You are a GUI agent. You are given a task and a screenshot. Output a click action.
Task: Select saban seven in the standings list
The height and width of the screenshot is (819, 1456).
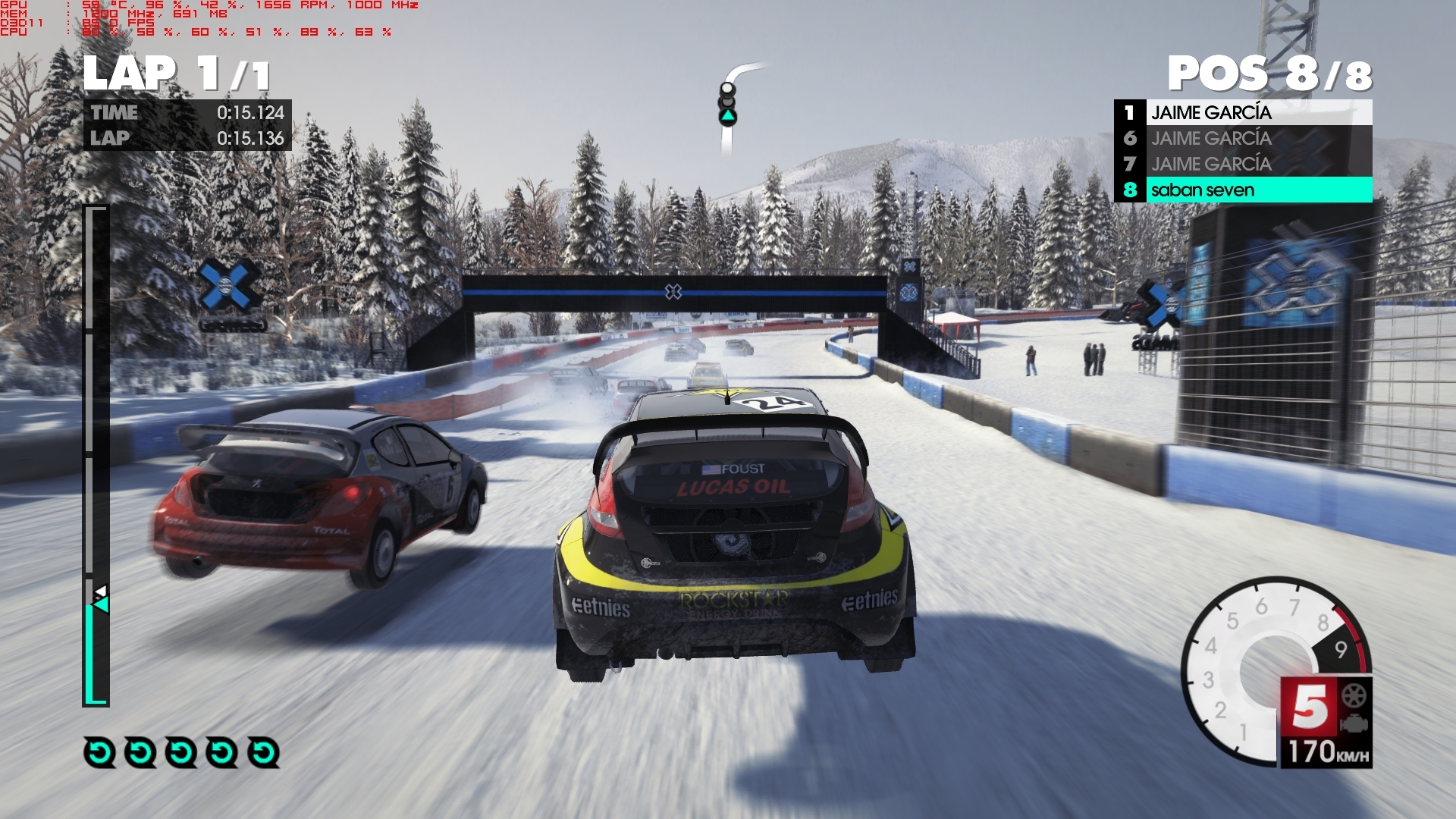coord(1244,190)
